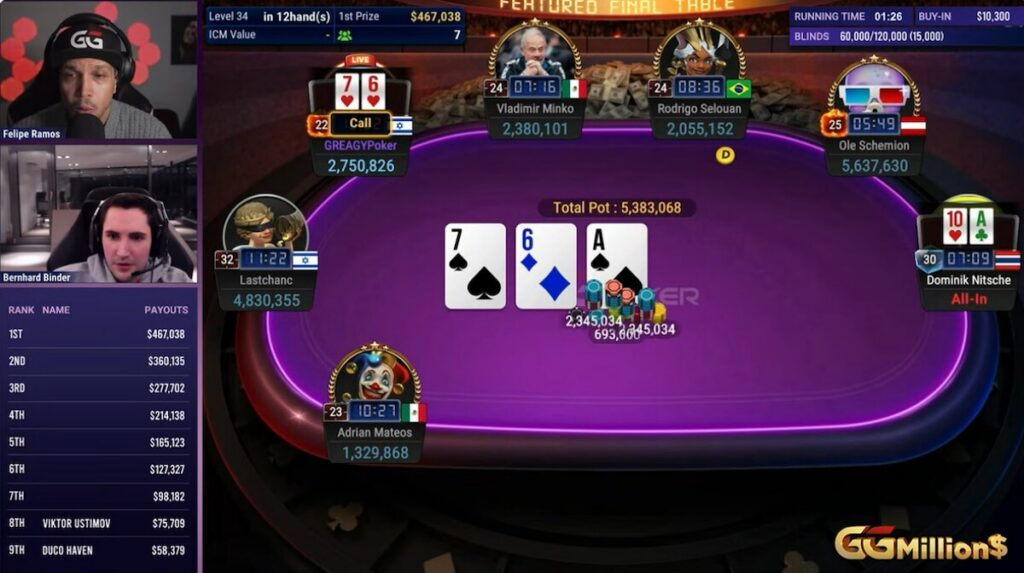The height and width of the screenshot is (573, 1024).
Task: Select the 7 of spades community card
Action: pyautogui.click(x=475, y=266)
